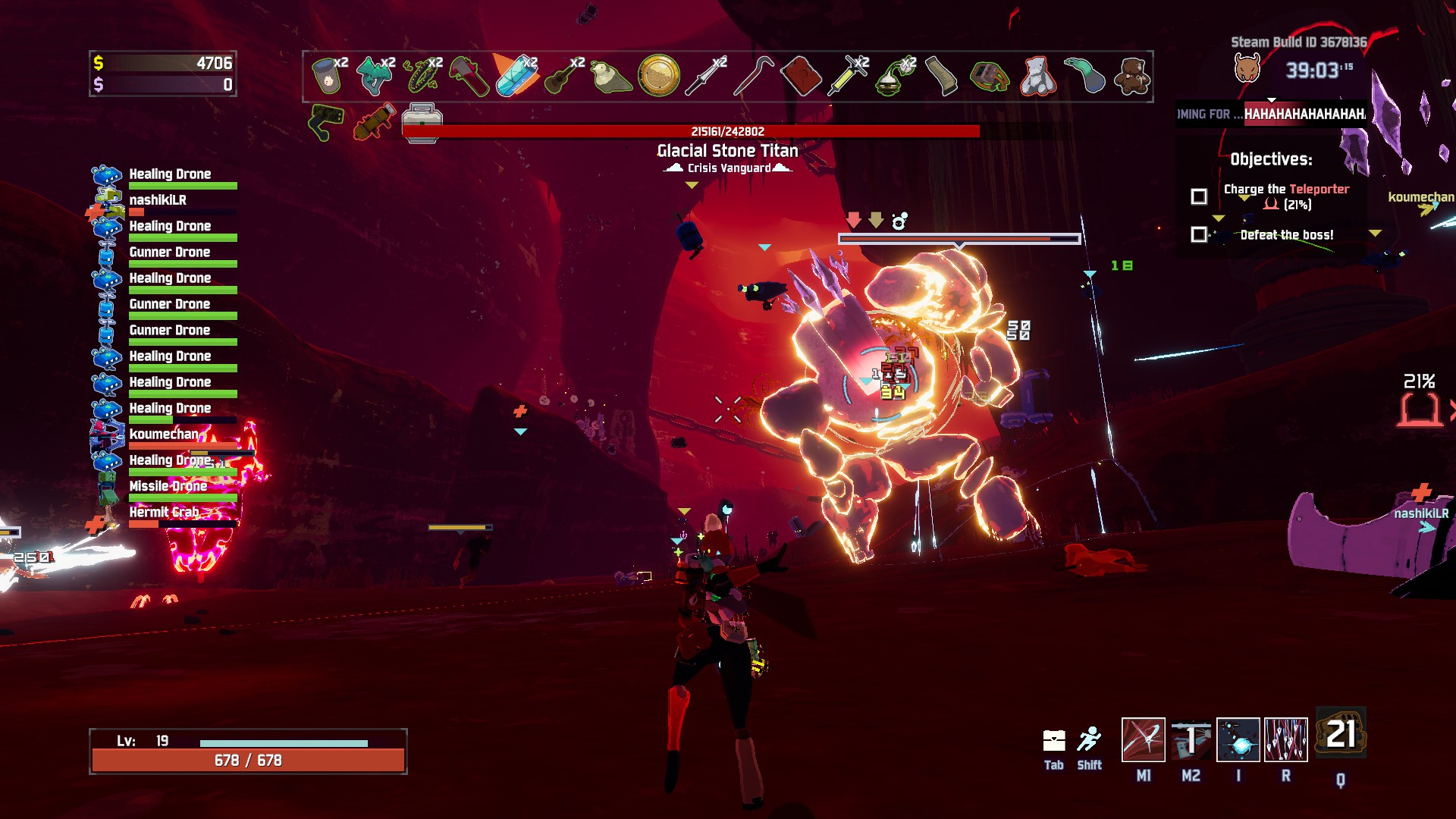Click the Charge the Teleporter objective checkbox
This screenshot has height=819, width=1456.
(1199, 196)
